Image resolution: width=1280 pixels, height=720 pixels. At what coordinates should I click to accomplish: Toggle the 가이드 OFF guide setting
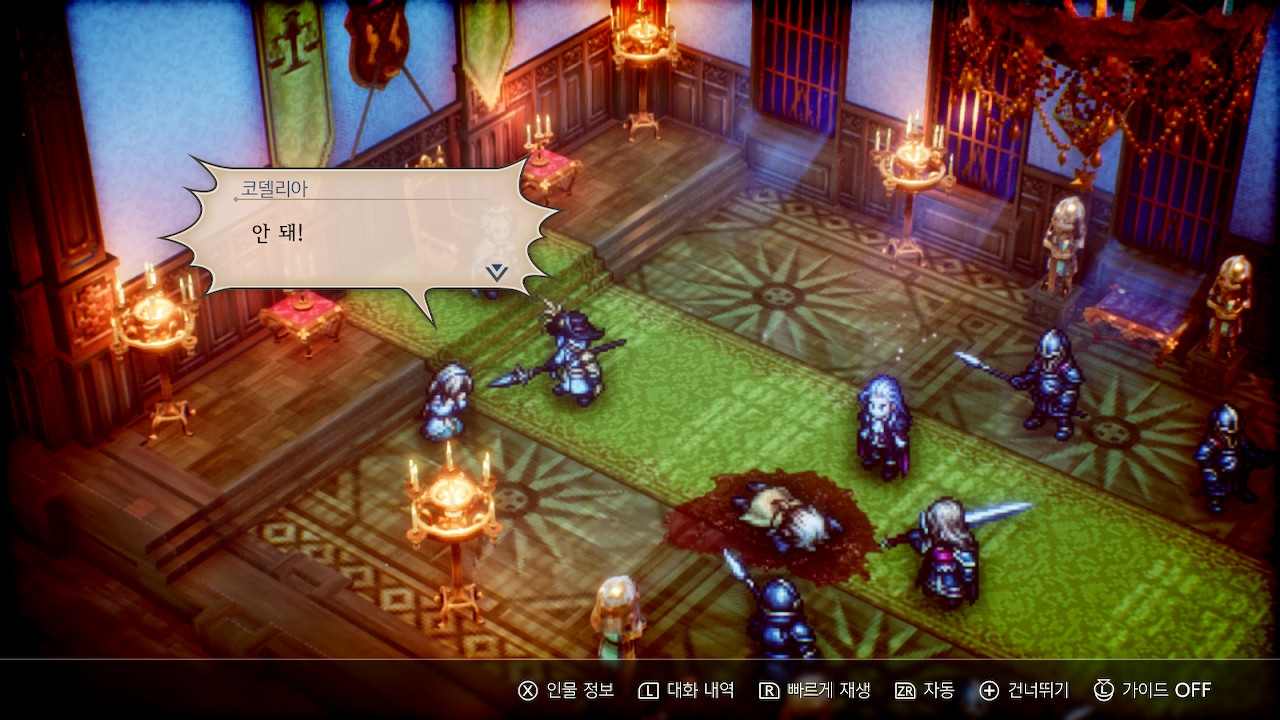(x=1152, y=690)
